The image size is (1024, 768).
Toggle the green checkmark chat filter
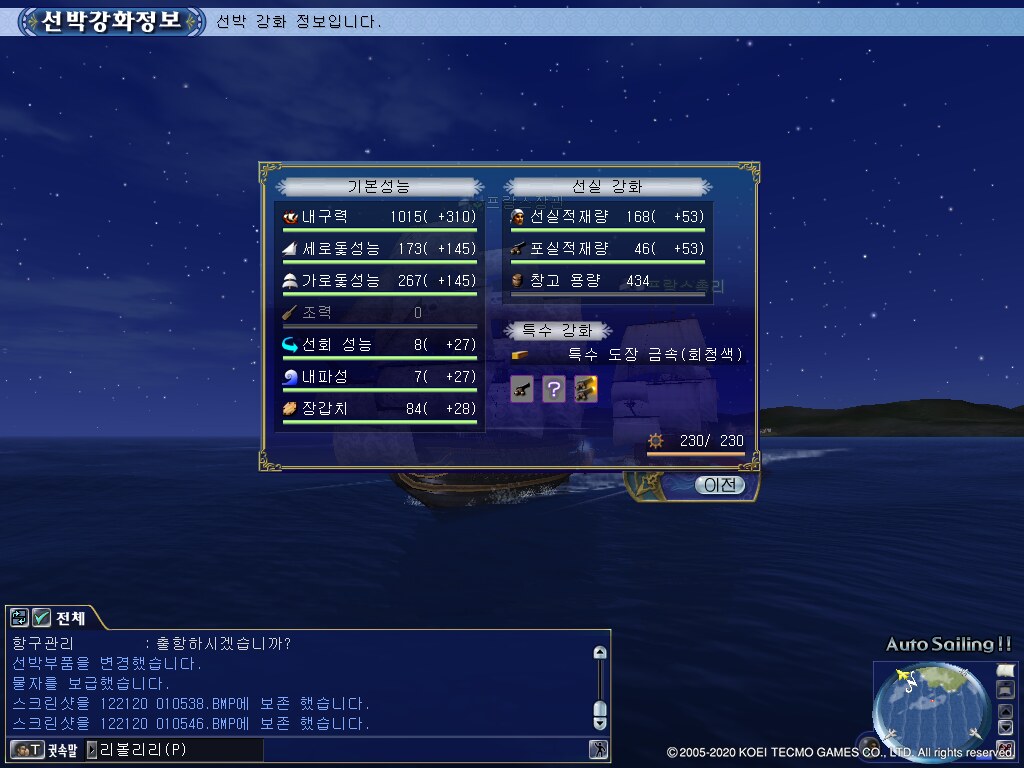(42, 618)
